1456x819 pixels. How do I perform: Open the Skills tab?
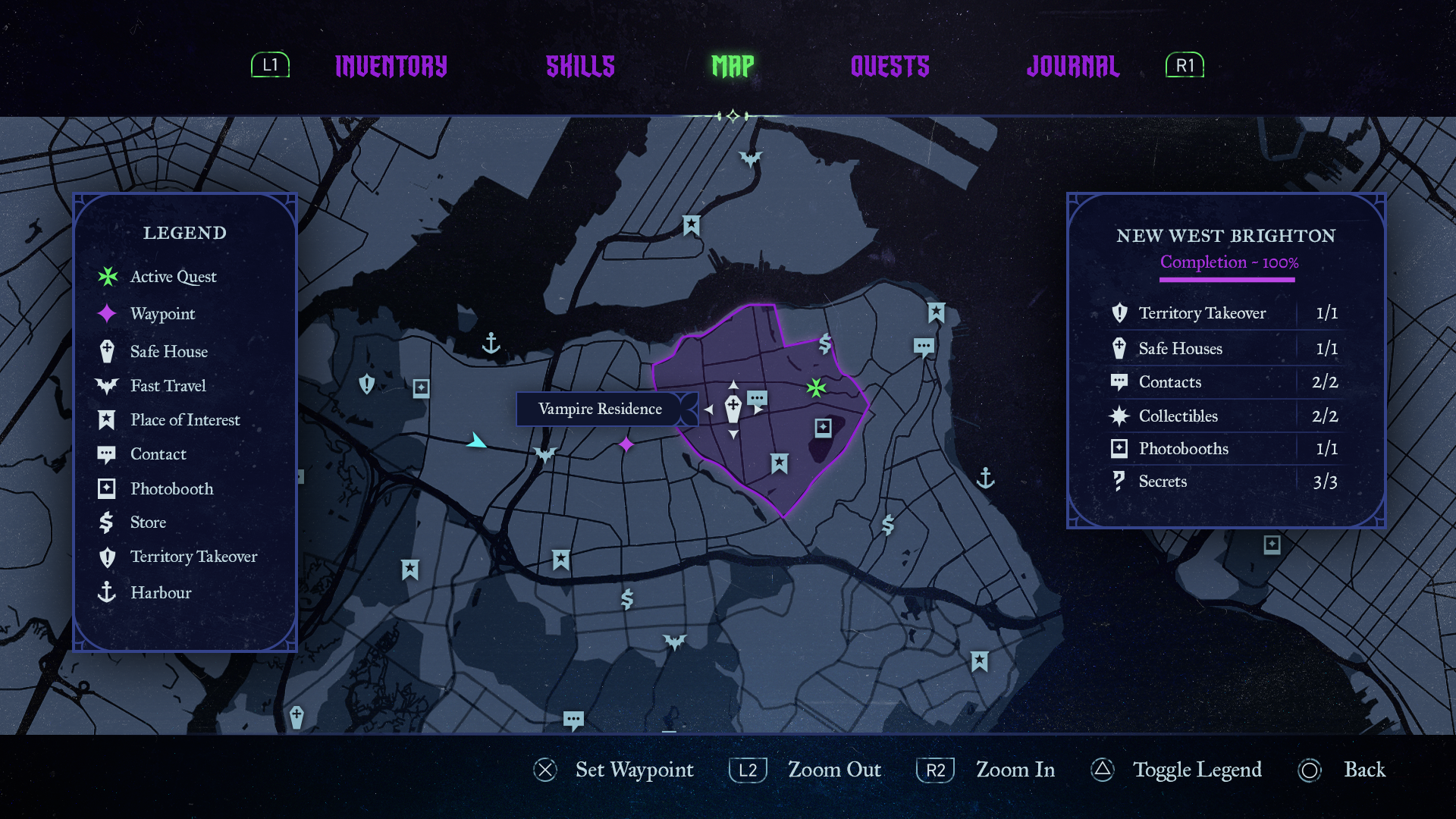[x=580, y=67]
